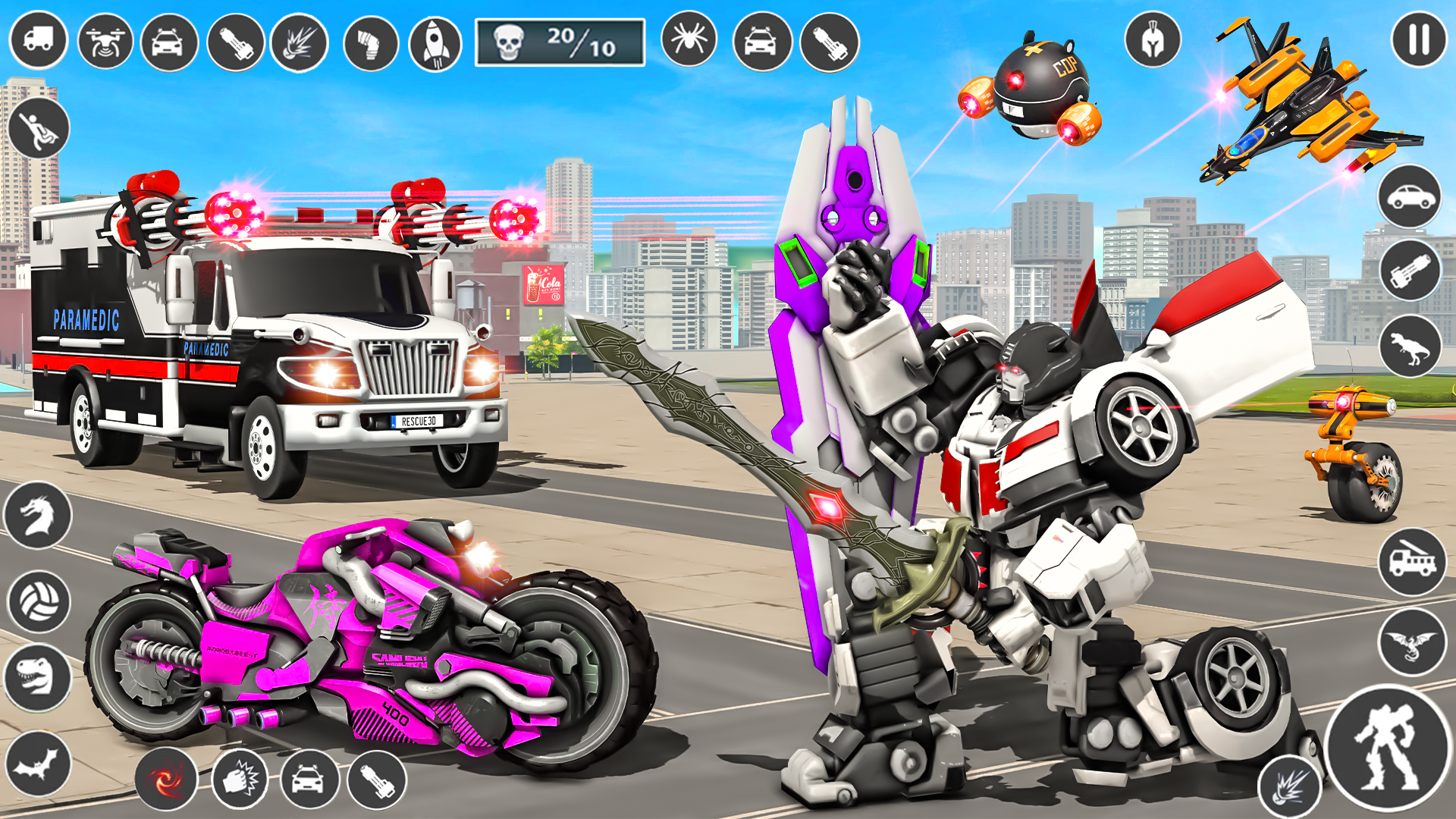1456x819 pixels.
Task: Select the spartan helmet icon
Action: (x=1152, y=37)
